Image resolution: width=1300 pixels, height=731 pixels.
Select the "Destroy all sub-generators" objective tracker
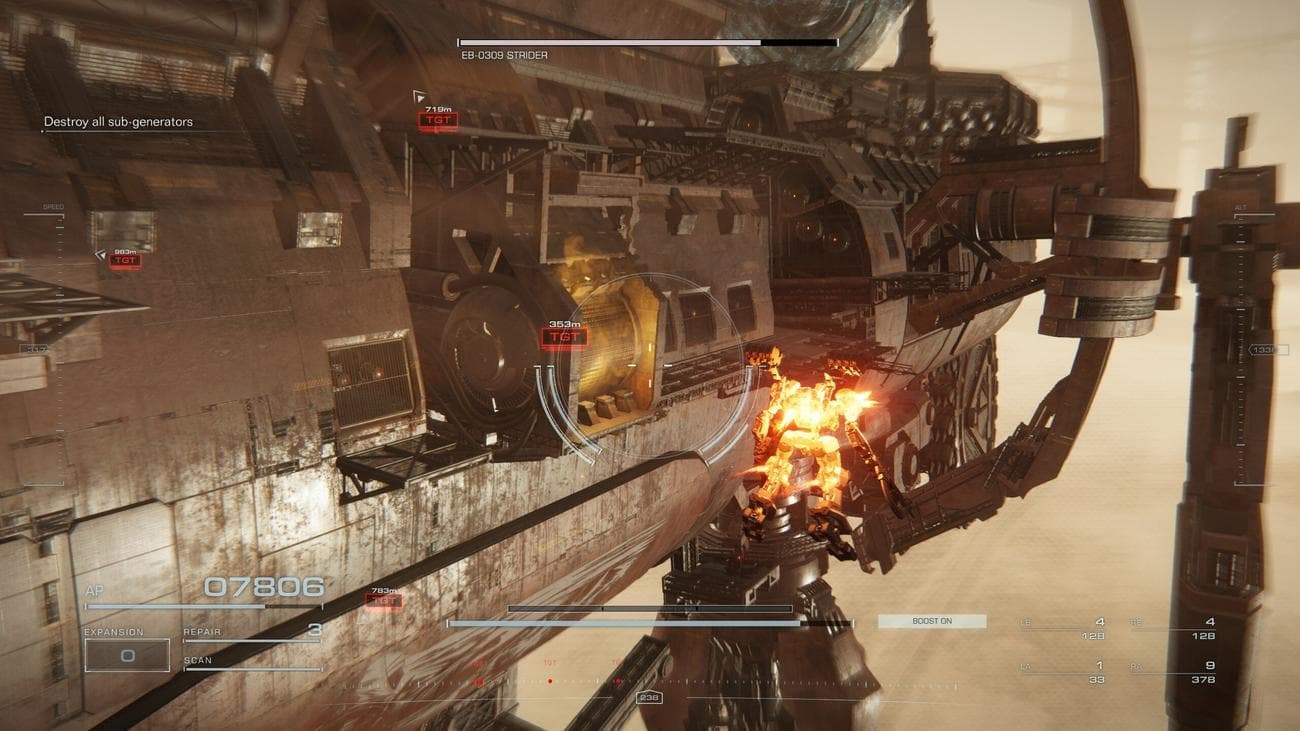118,122
